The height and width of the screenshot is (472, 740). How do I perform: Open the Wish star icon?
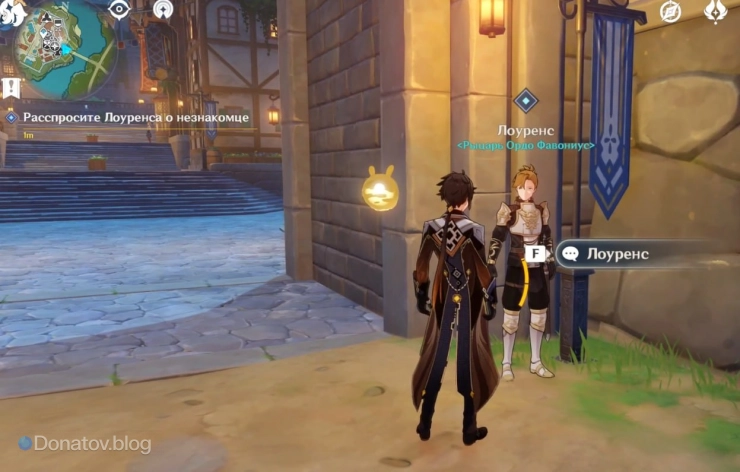click(x=715, y=11)
